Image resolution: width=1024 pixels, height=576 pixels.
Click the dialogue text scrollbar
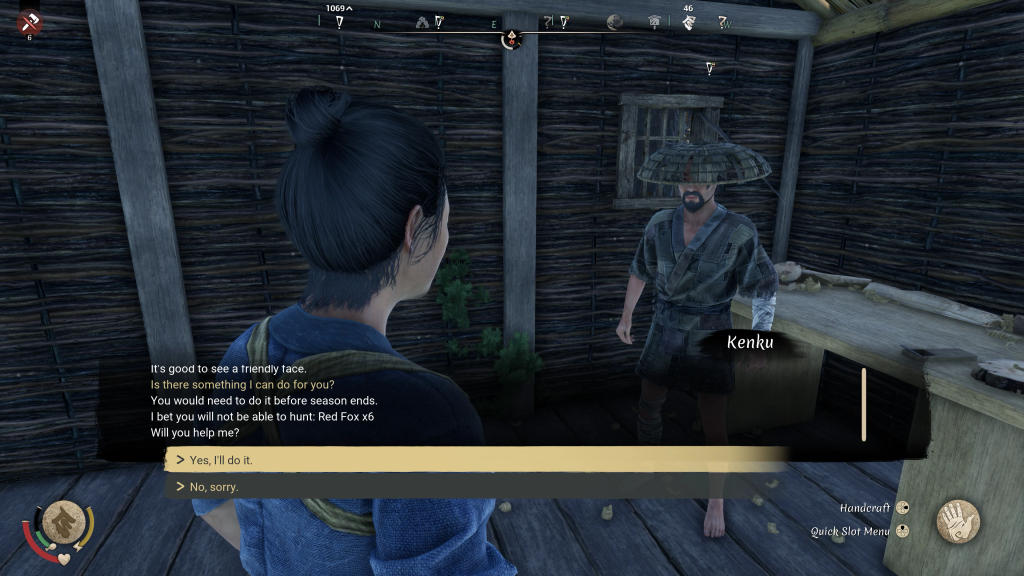863,403
